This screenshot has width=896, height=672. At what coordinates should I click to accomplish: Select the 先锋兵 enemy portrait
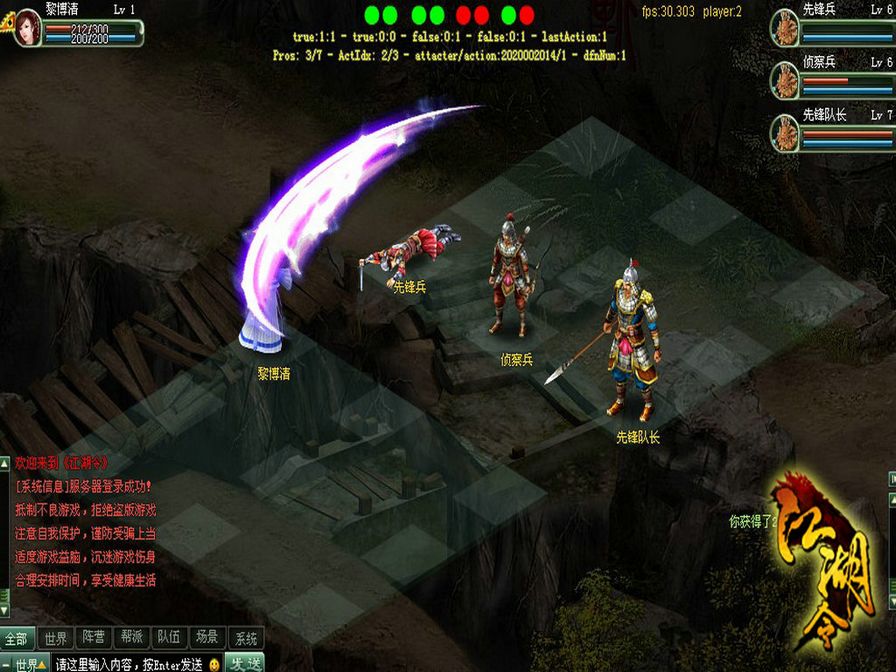(x=786, y=29)
